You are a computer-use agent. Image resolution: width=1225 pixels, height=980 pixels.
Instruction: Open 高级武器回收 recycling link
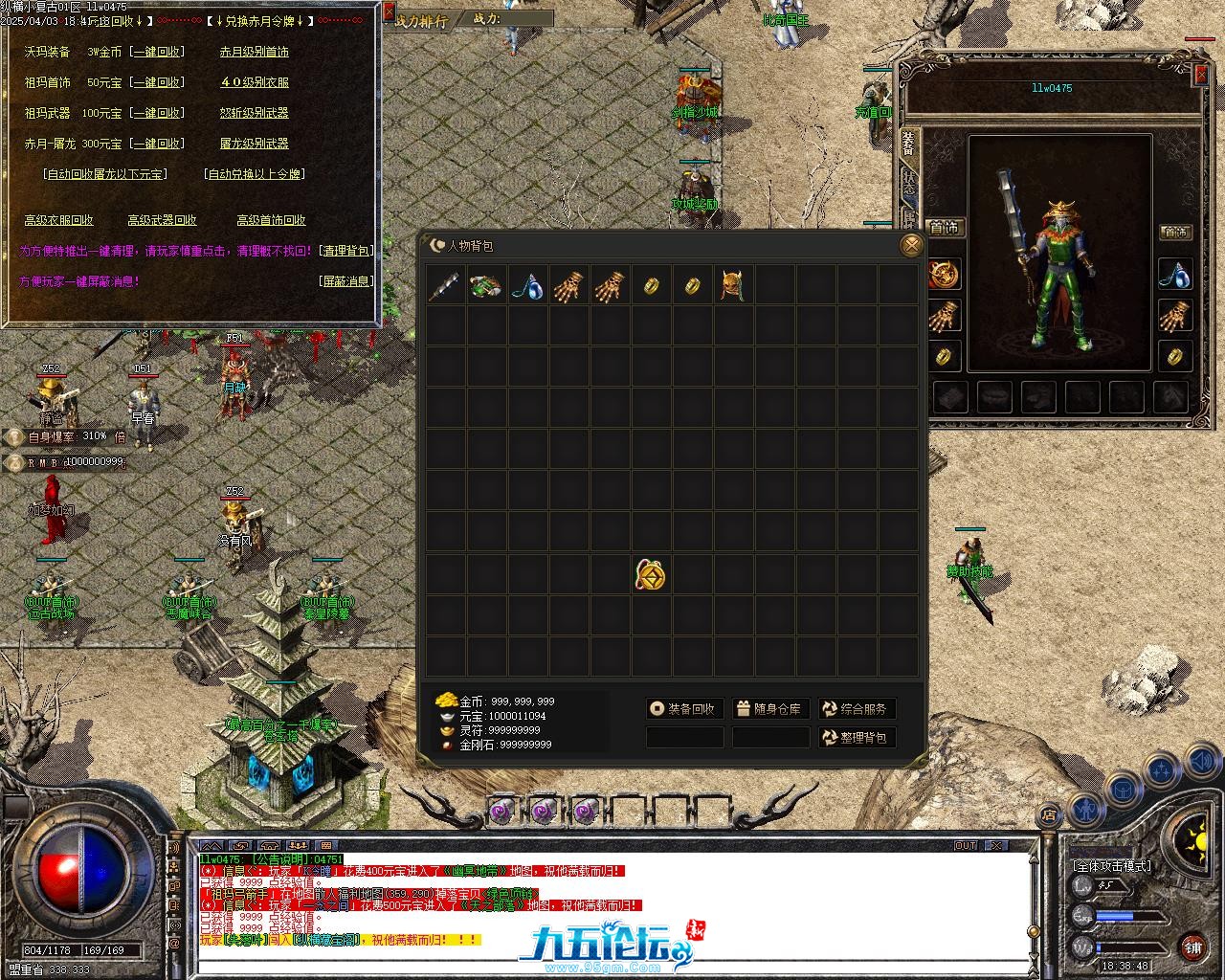pos(163,220)
